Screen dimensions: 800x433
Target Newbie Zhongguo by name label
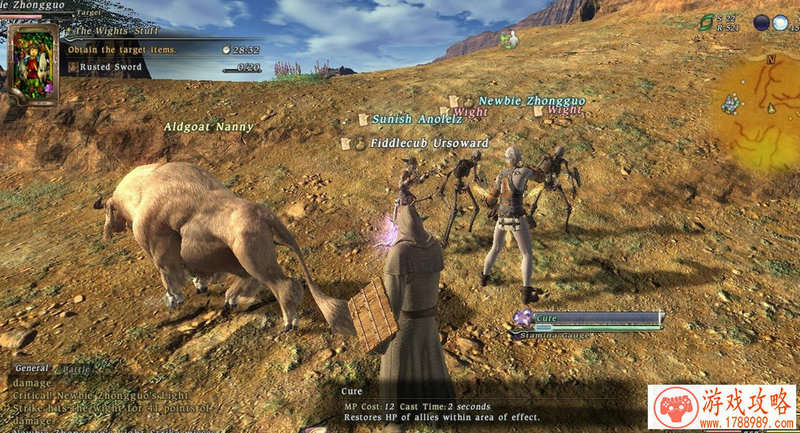click(531, 101)
